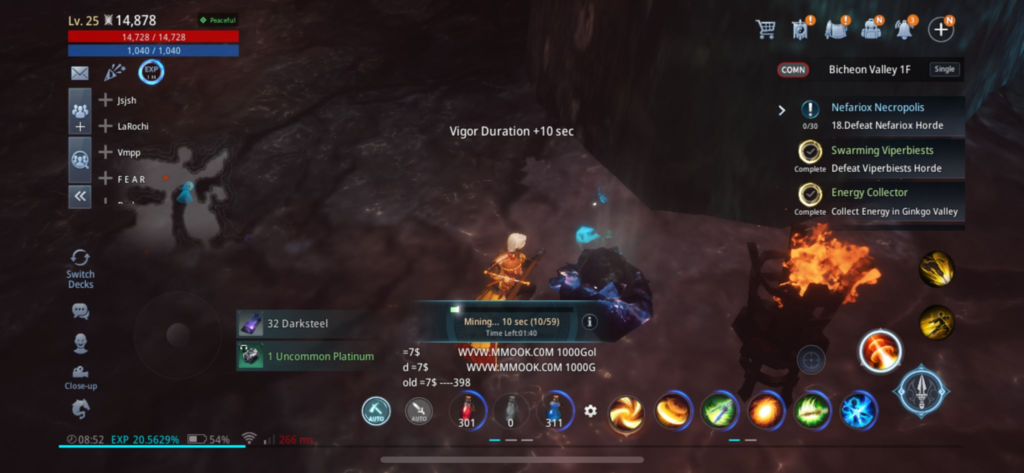Expand the plus menu button
Image resolution: width=1024 pixels, height=473 pixels.
click(940, 29)
